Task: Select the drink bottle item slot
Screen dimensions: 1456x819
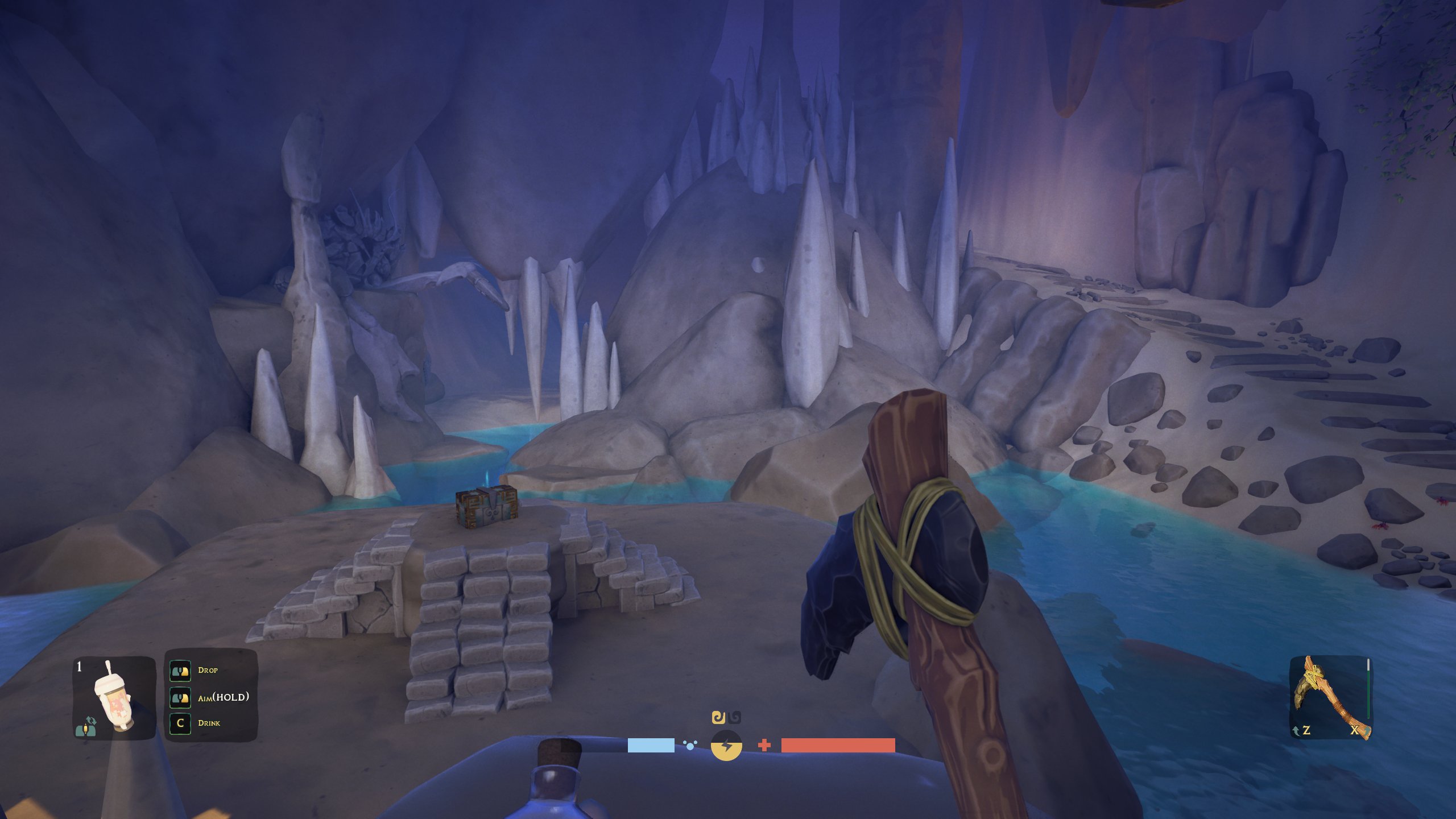Action: [114, 697]
